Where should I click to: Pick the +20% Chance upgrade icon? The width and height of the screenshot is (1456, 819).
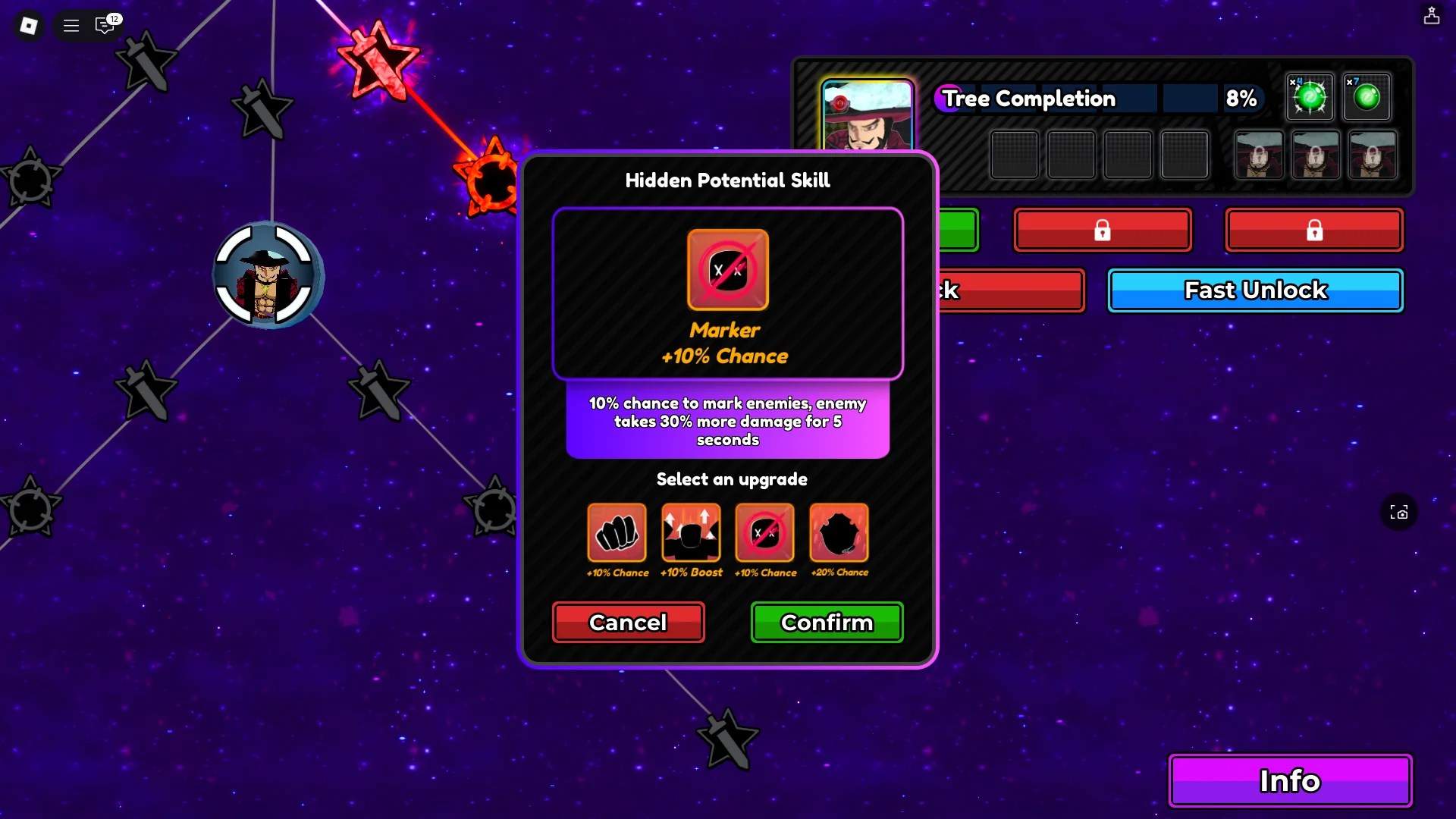click(839, 532)
